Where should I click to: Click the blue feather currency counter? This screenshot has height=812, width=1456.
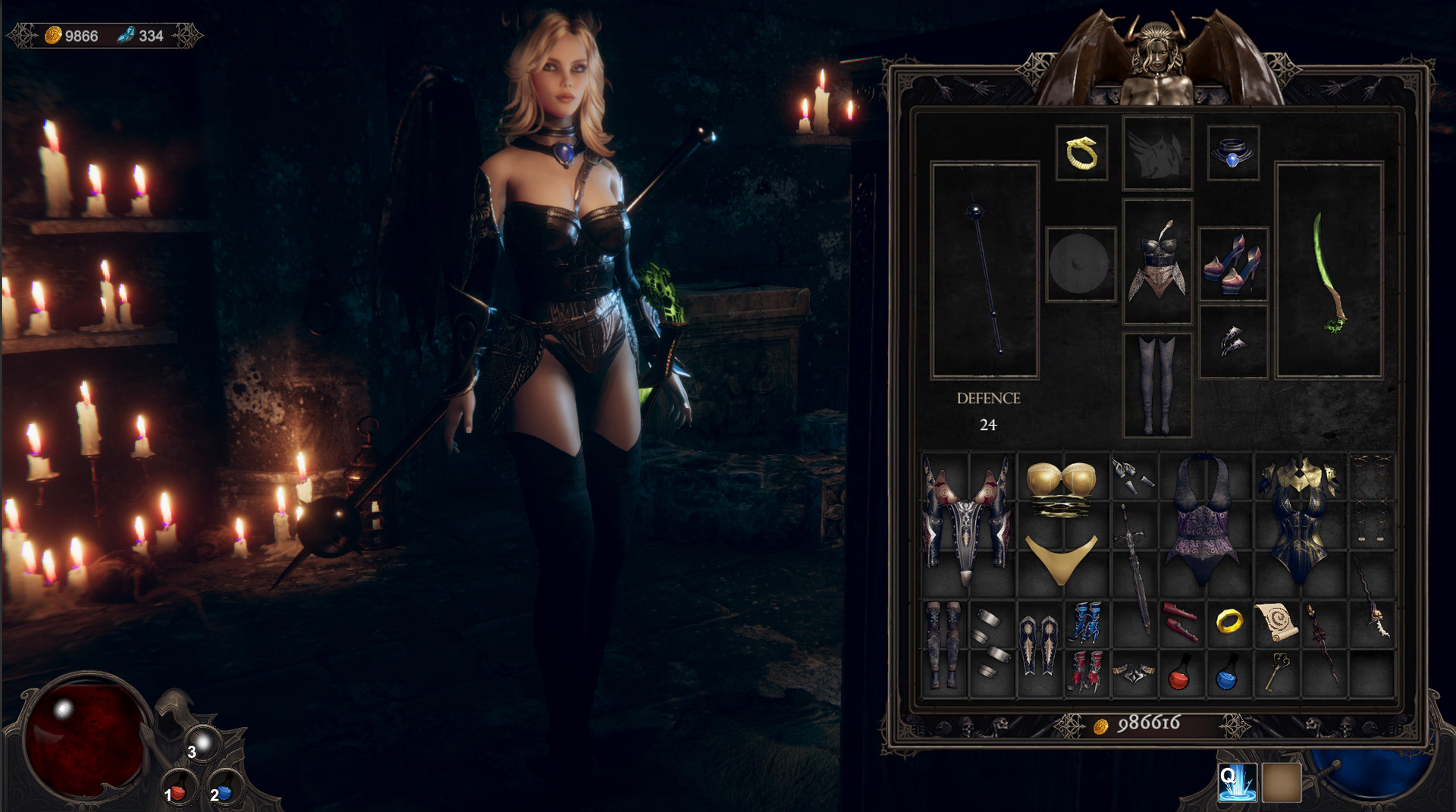[x=141, y=33]
